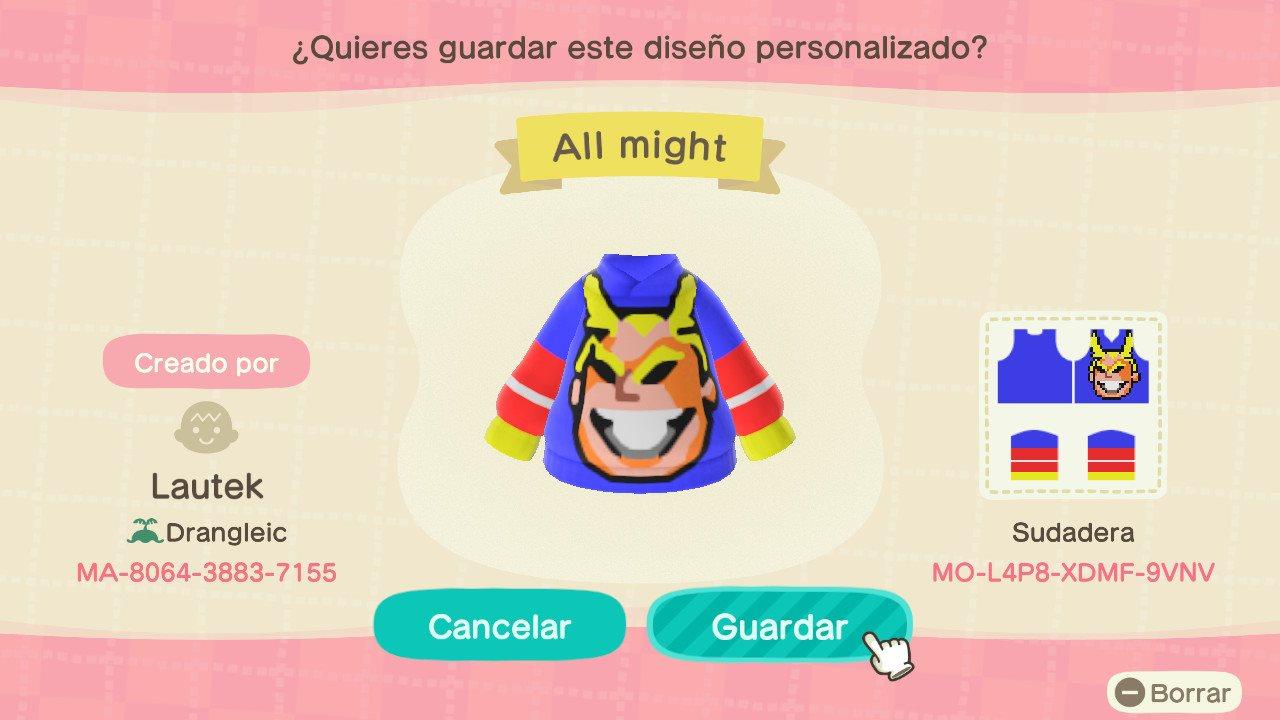Click the save confirmation question text
The width and height of the screenshot is (1280, 720).
pyautogui.click(x=640, y=45)
